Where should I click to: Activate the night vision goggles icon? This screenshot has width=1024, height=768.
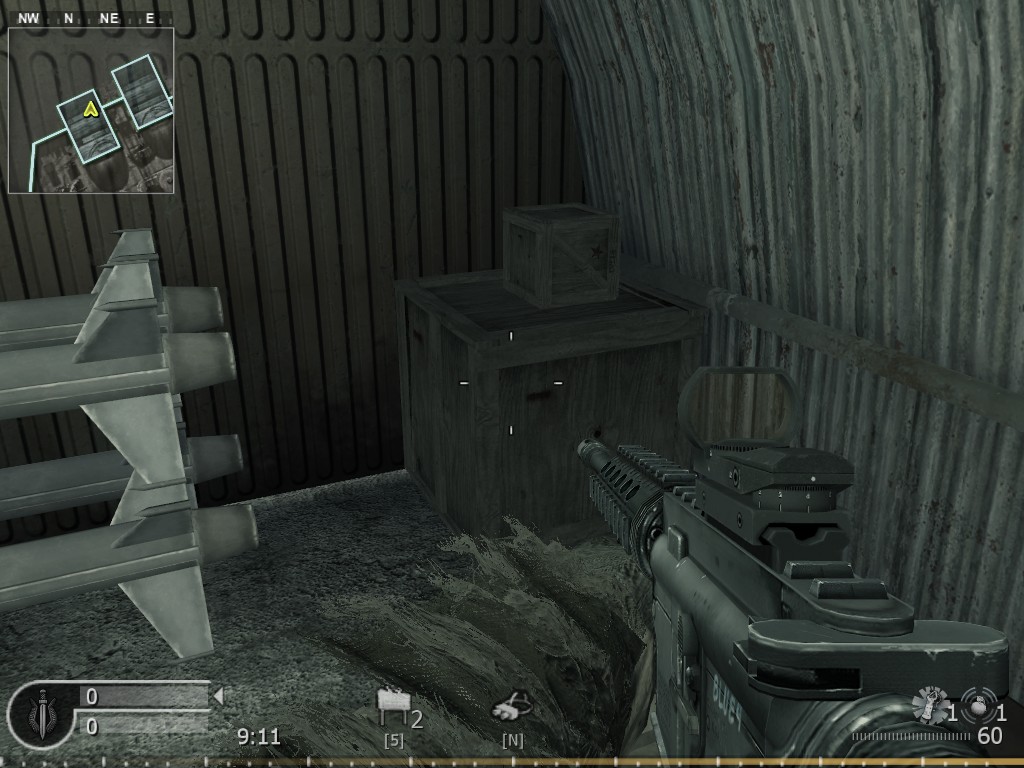coord(510,710)
